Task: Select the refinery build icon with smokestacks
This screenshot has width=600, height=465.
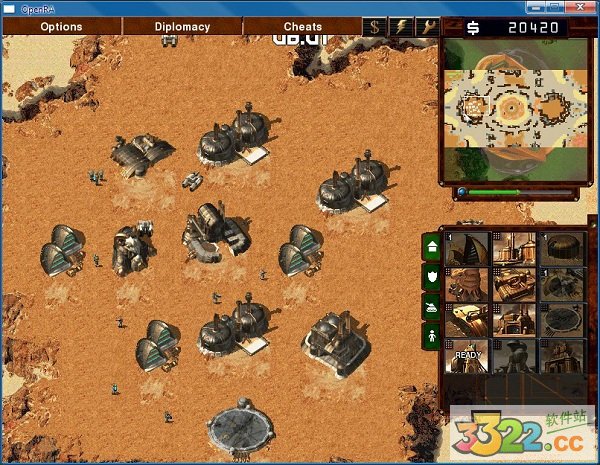Action: pos(516,249)
